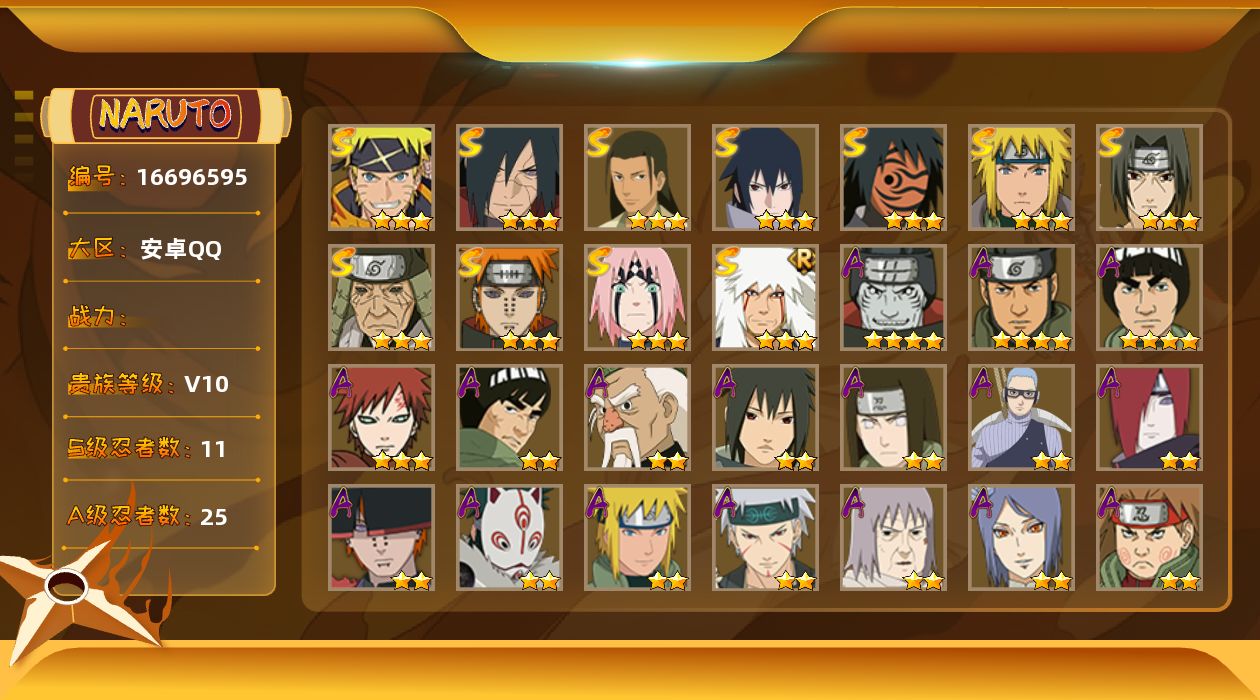Select Neji with long dark hair

pyautogui.click(x=893, y=418)
